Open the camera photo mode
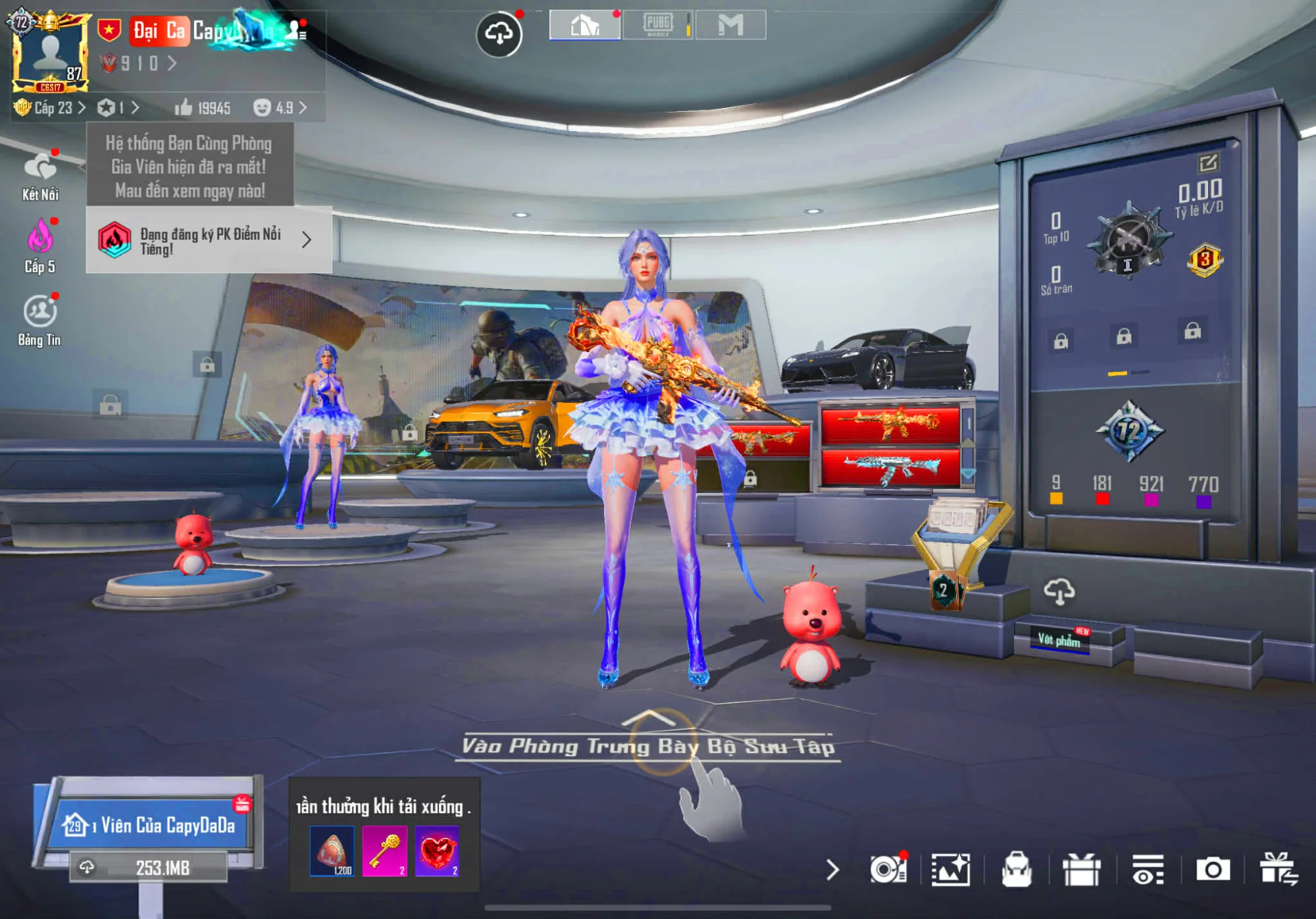This screenshot has width=1316, height=919. [1213, 870]
